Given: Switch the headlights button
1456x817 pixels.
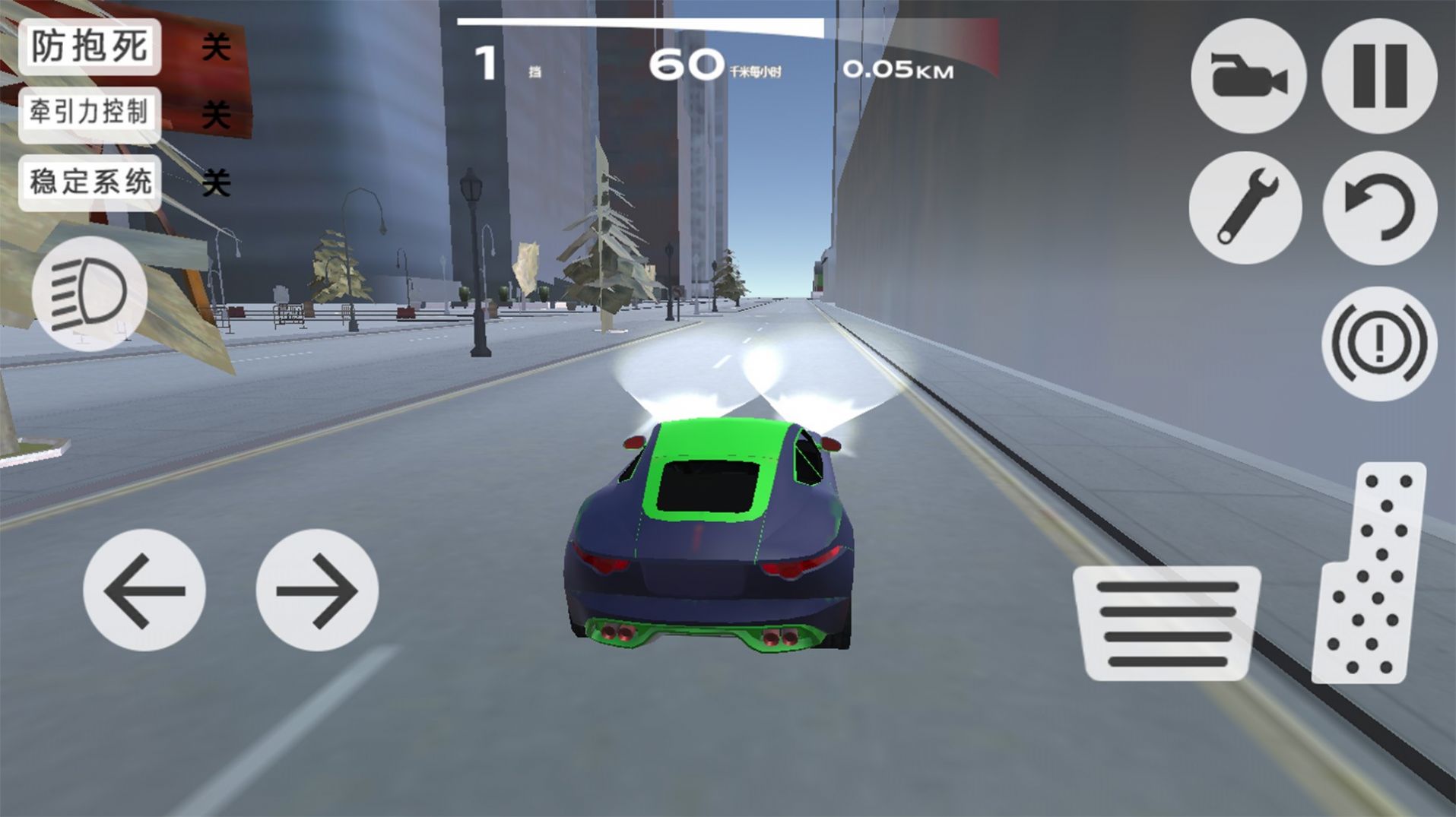Looking at the screenshot, I should pos(89,293).
